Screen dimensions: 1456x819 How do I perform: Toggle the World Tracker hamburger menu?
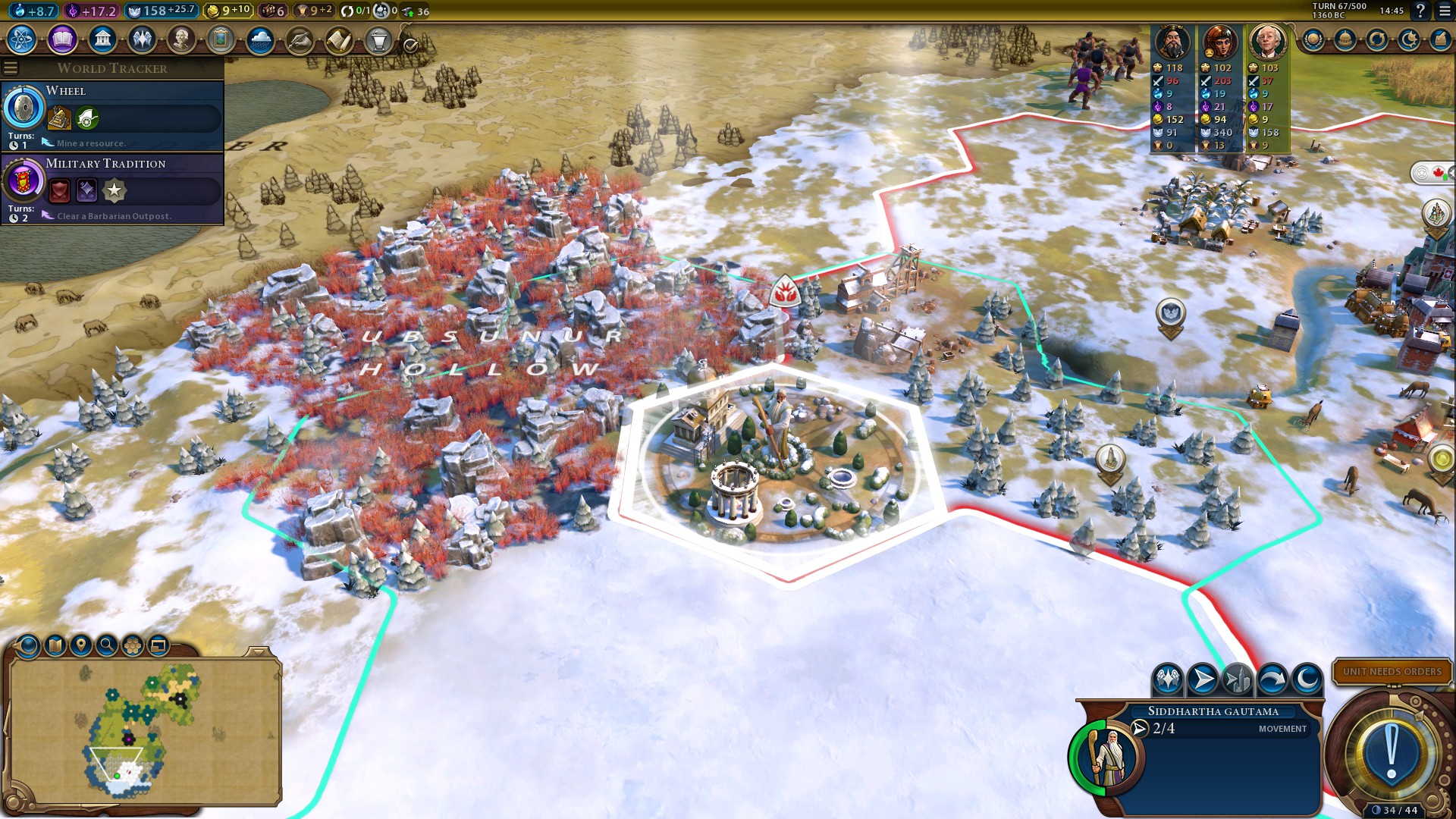(11, 68)
